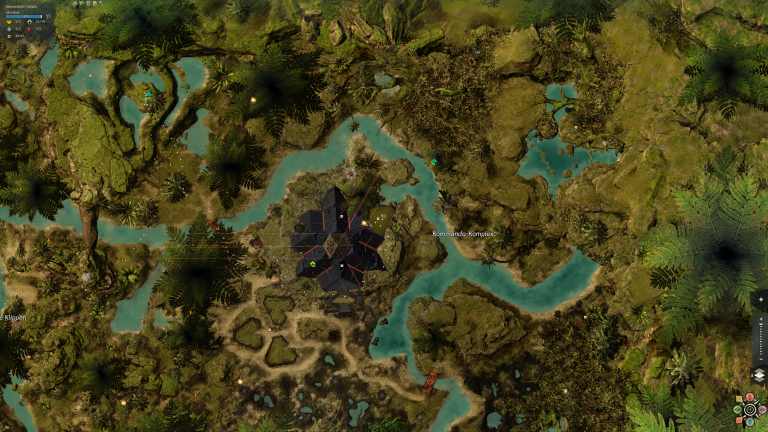Click the blue map marker beside the river
Viewport: 768px width, 432px height.
click(434, 162)
